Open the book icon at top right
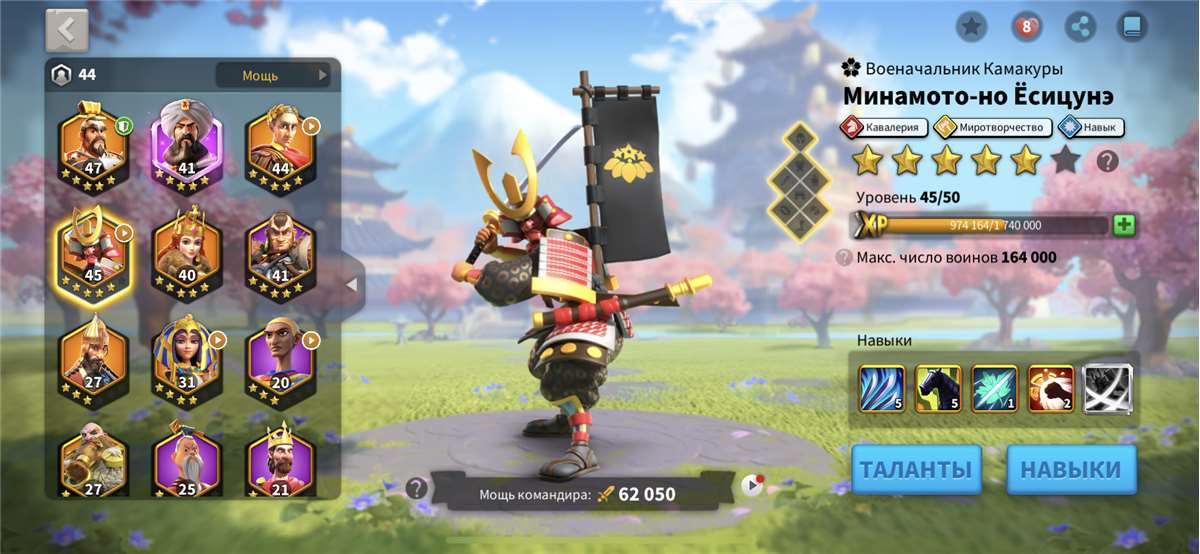Viewport: 1200px width, 554px height. tap(1132, 27)
